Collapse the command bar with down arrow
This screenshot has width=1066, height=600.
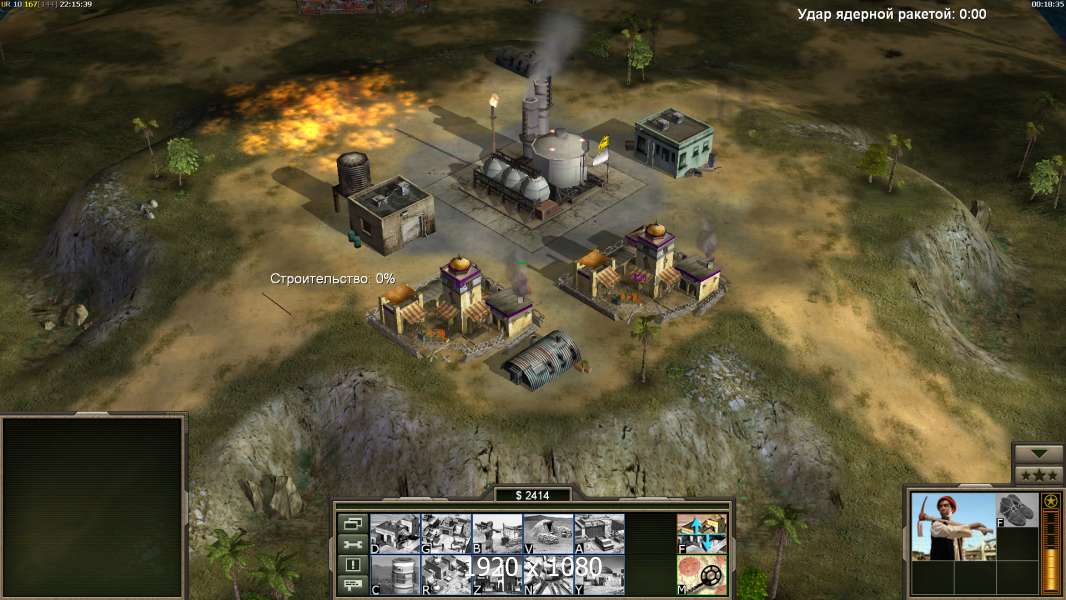[1038, 454]
